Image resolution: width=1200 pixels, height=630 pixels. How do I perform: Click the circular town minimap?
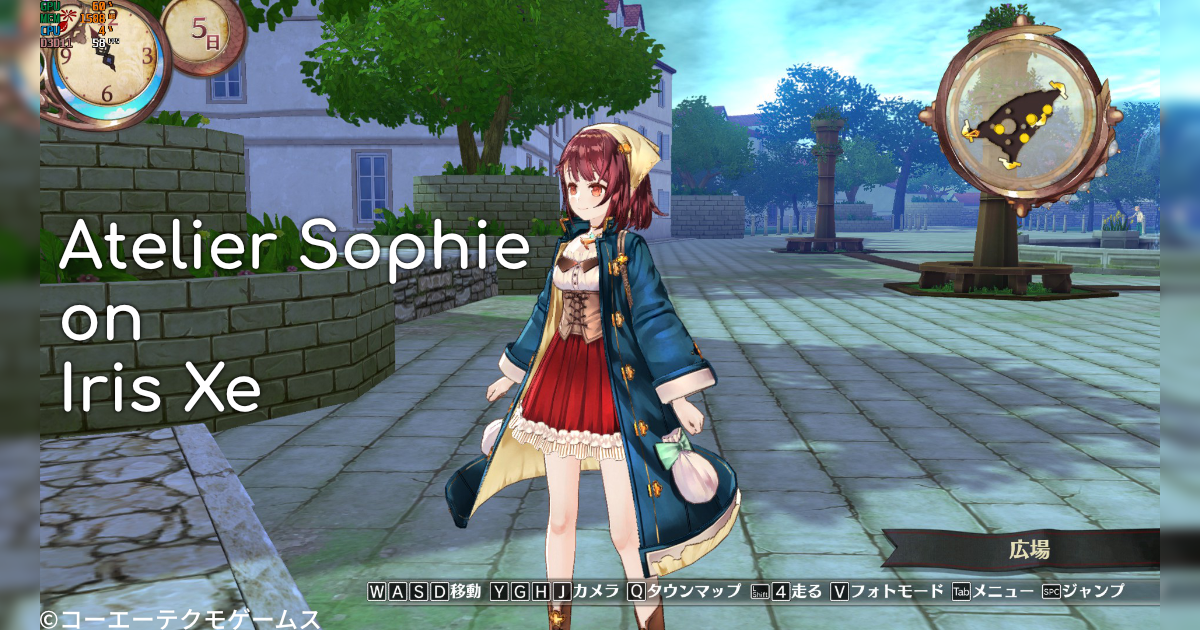pos(1017,119)
